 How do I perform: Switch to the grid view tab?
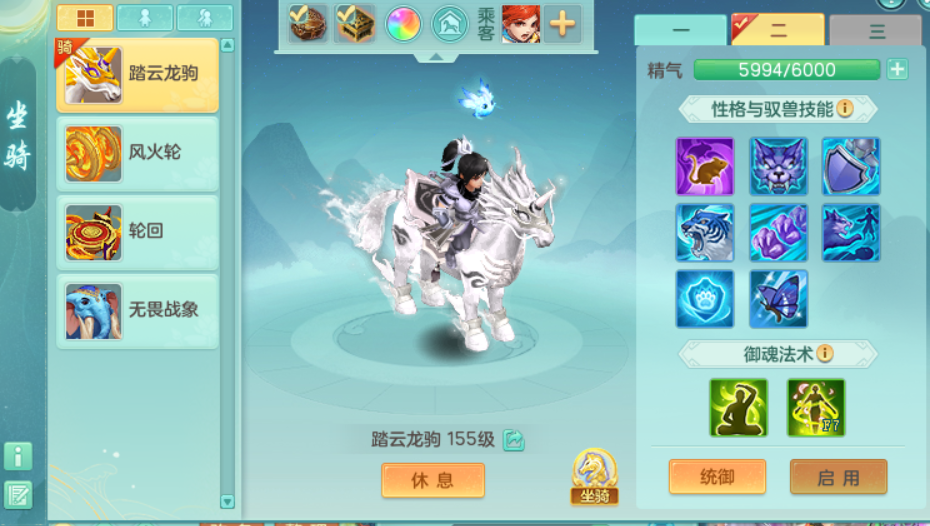point(85,18)
